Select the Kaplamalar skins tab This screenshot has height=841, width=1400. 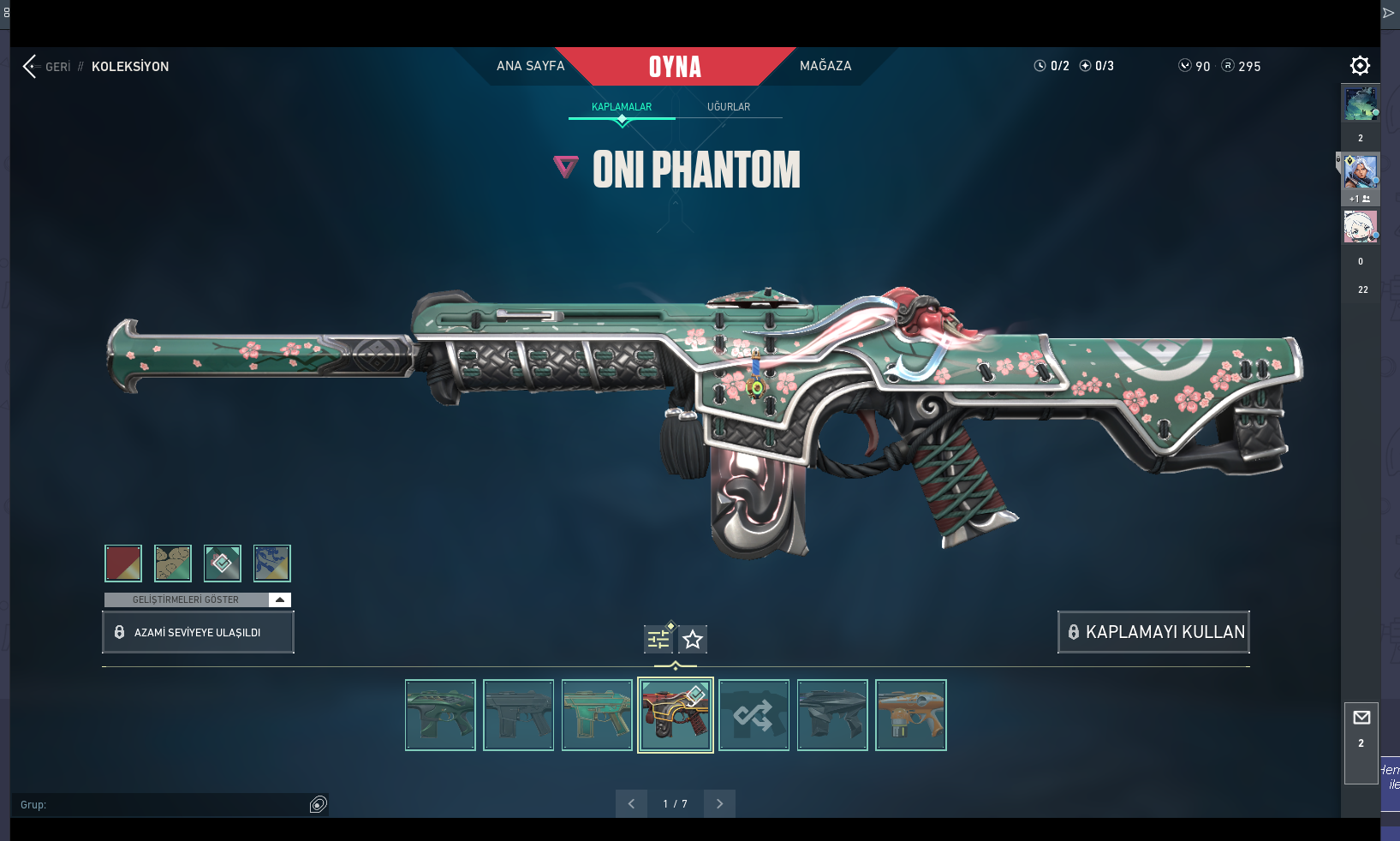point(622,107)
